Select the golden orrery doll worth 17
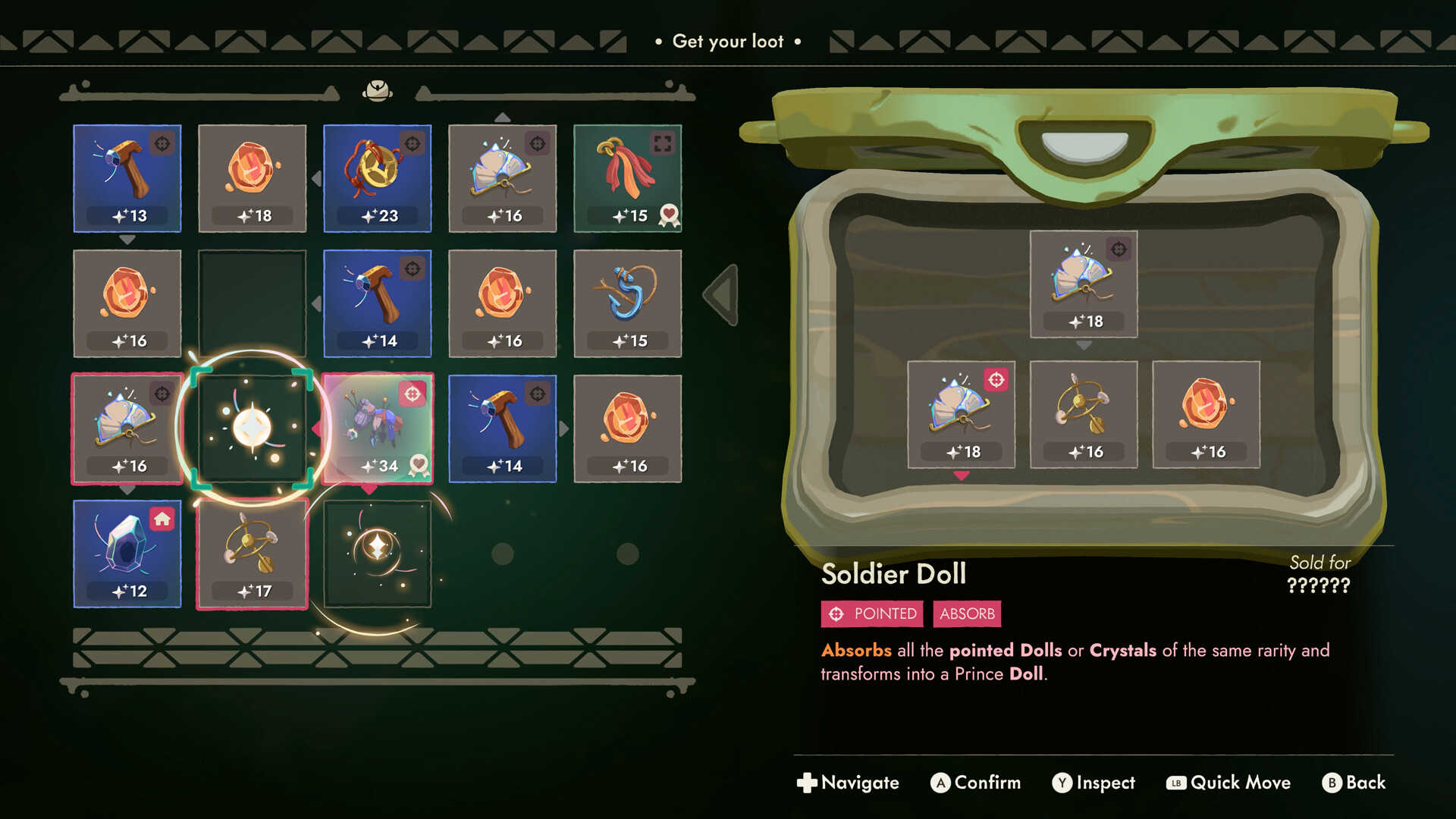Screen dimensions: 1456x819 point(252,554)
